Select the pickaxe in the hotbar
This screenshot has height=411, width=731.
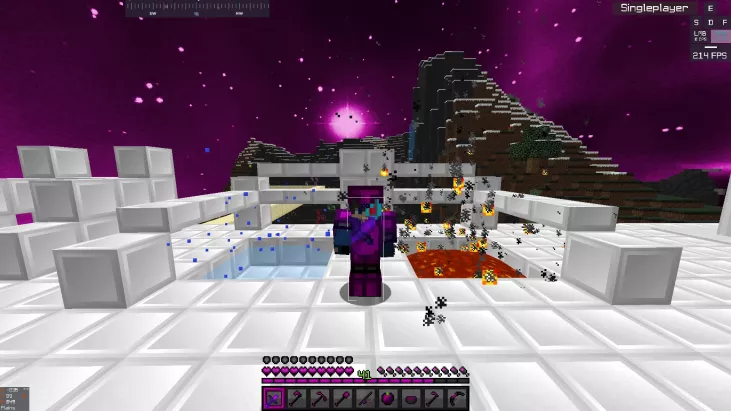319,398
